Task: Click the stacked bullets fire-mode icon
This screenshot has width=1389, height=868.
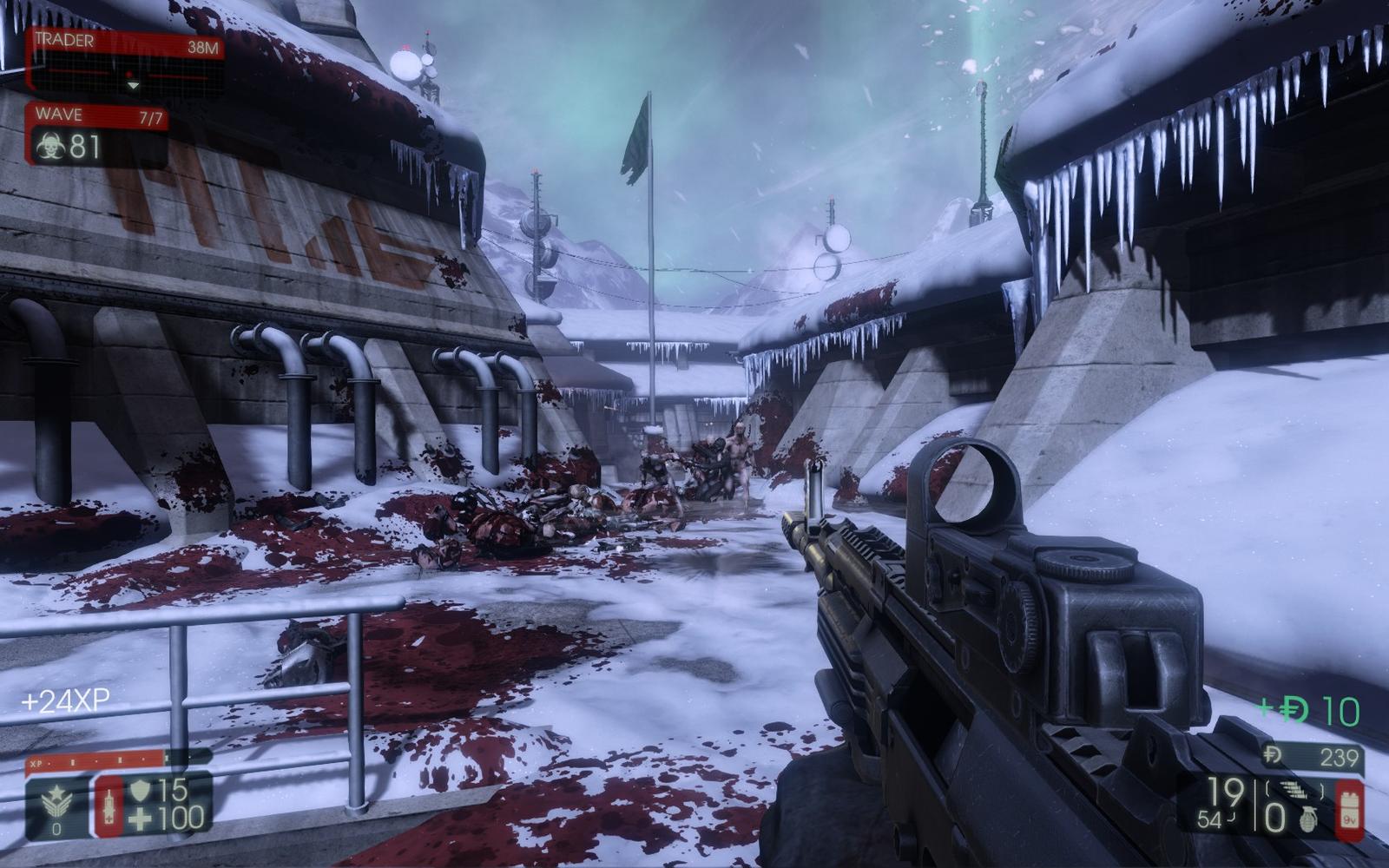Action: [x=1299, y=789]
